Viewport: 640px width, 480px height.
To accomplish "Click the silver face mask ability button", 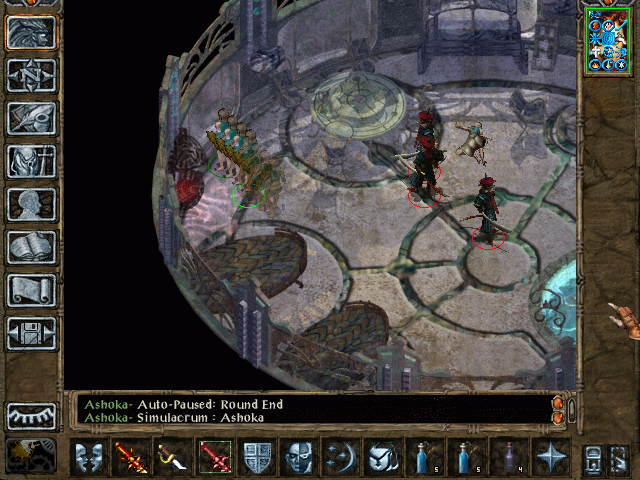I will coord(300,457).
